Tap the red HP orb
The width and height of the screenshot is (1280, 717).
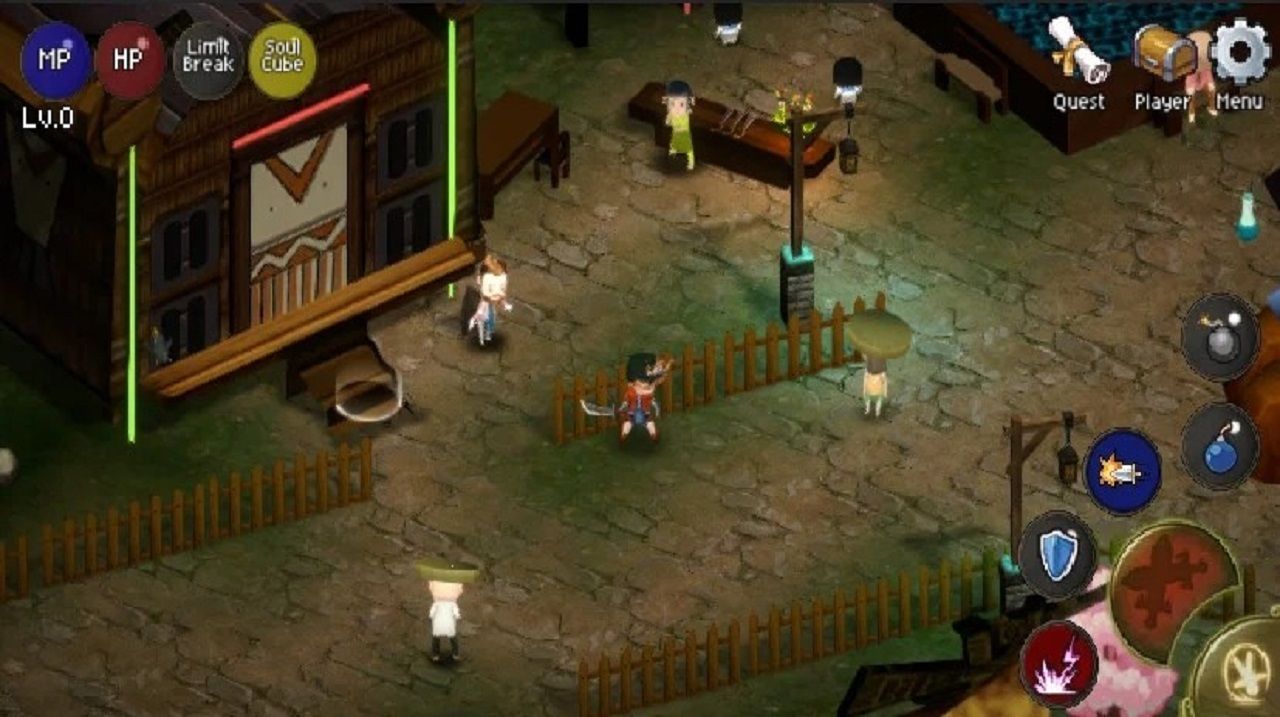[x=130, y=60]
